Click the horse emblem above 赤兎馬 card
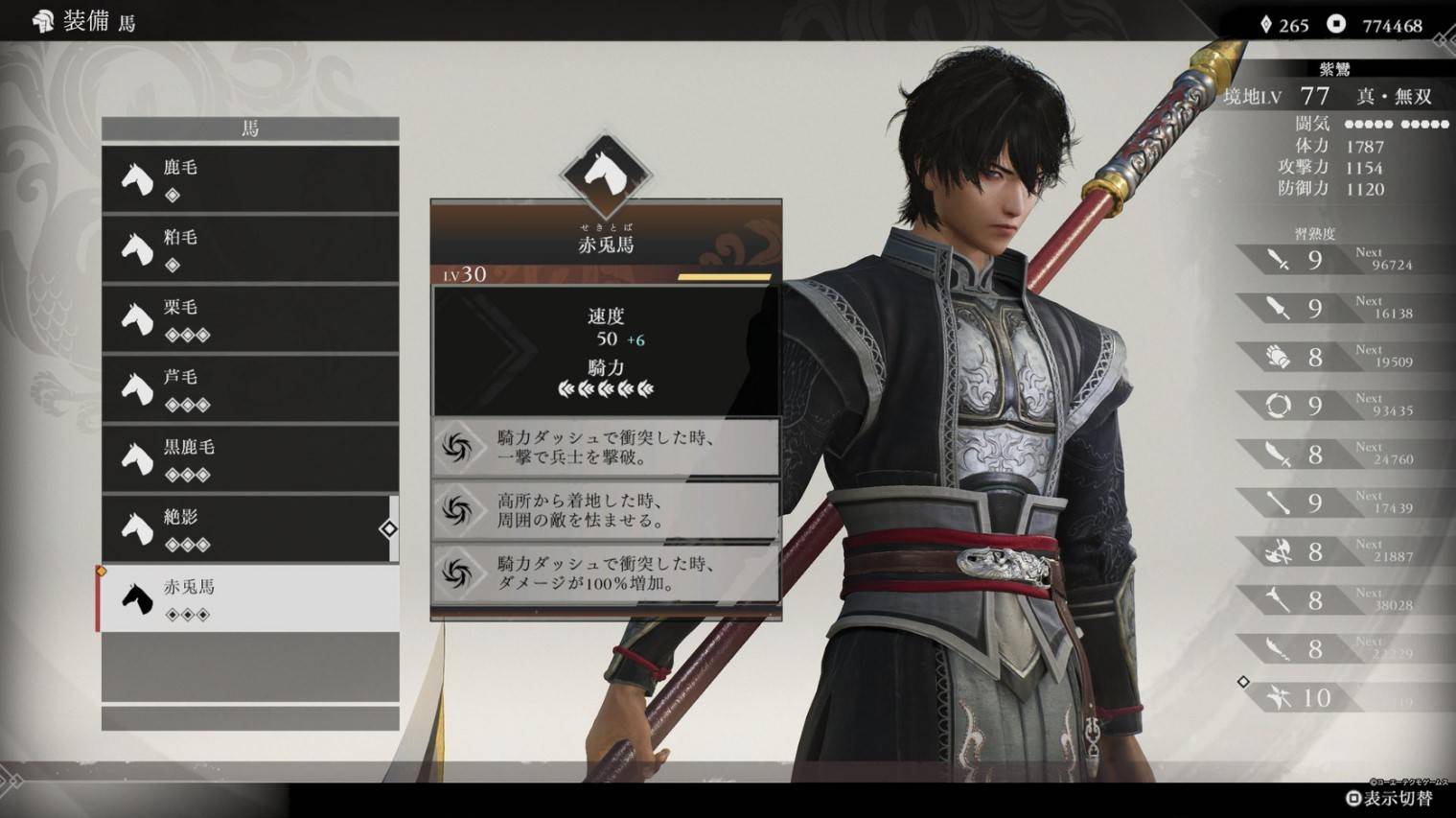The width and height of the screenshot is (1456, 818). click(606, 175)
